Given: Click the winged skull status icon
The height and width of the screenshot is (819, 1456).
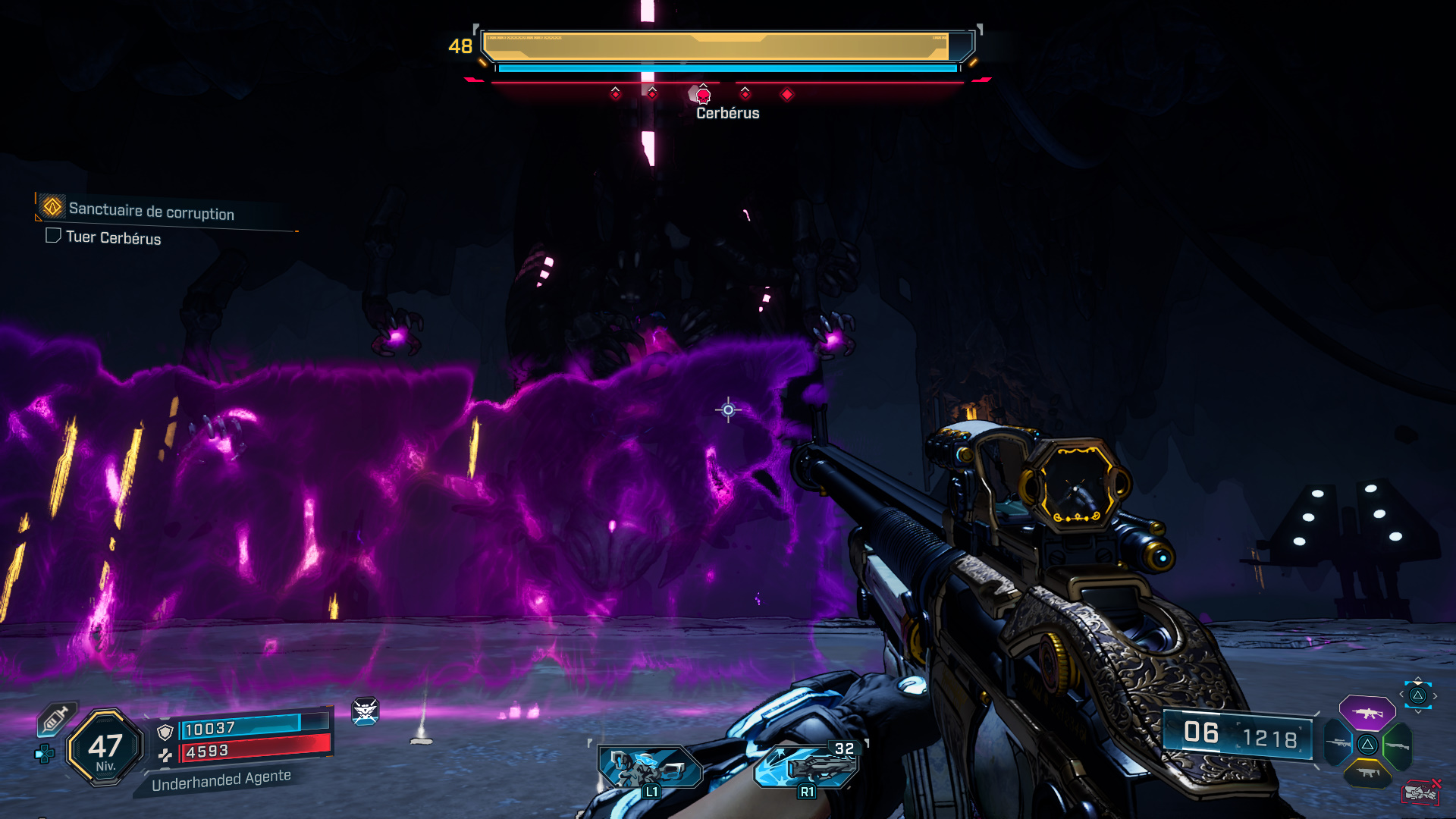Looking at the screenshot, I should tap(365, 711).
